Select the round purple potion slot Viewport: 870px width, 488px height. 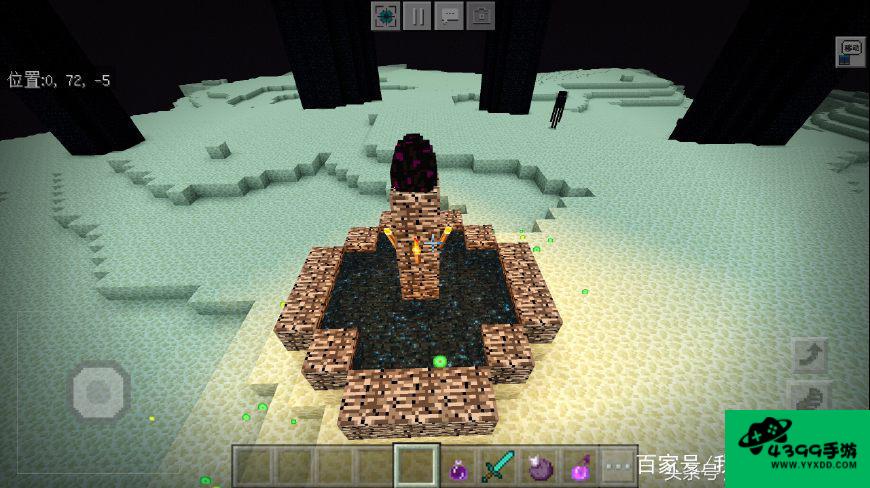pos(458,466)
